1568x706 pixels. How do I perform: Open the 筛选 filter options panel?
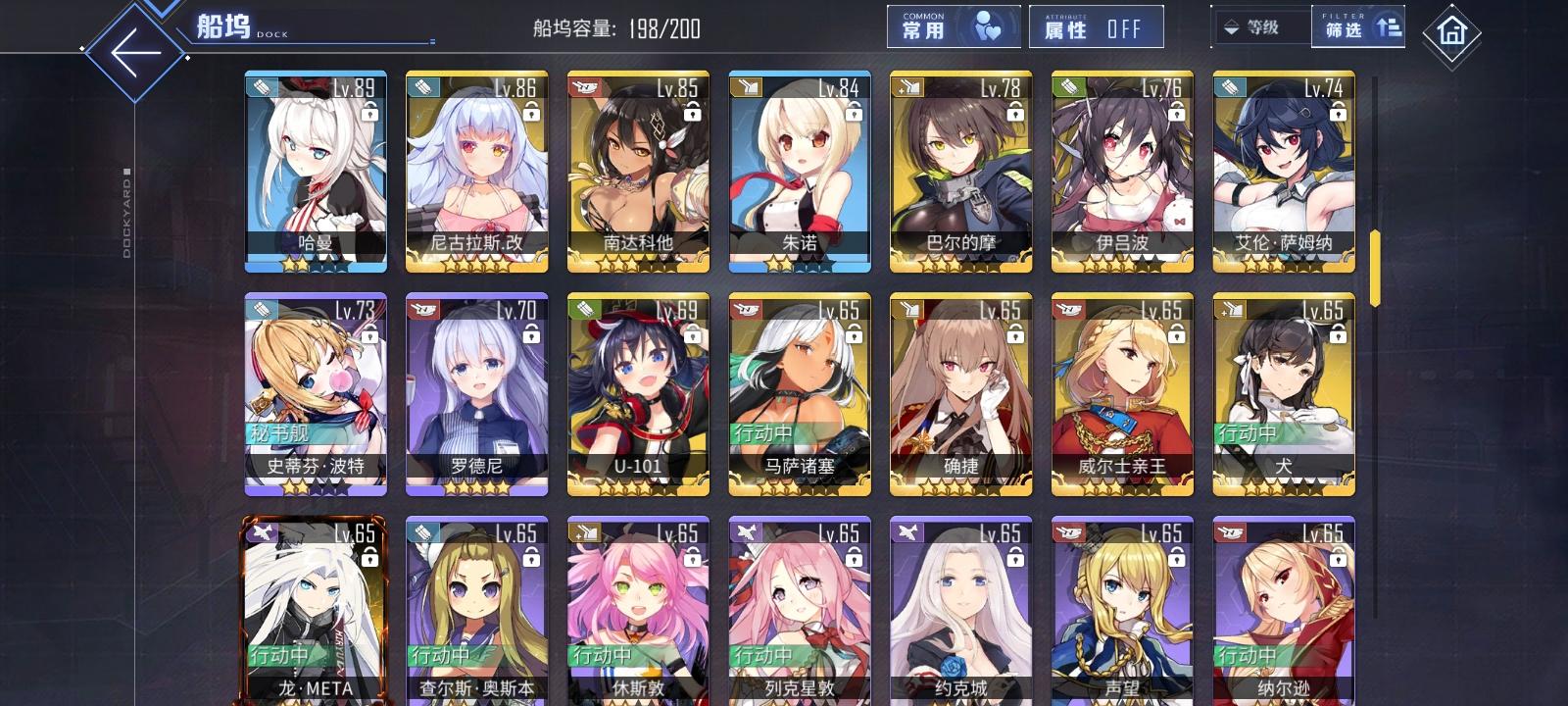point(1356,27)
